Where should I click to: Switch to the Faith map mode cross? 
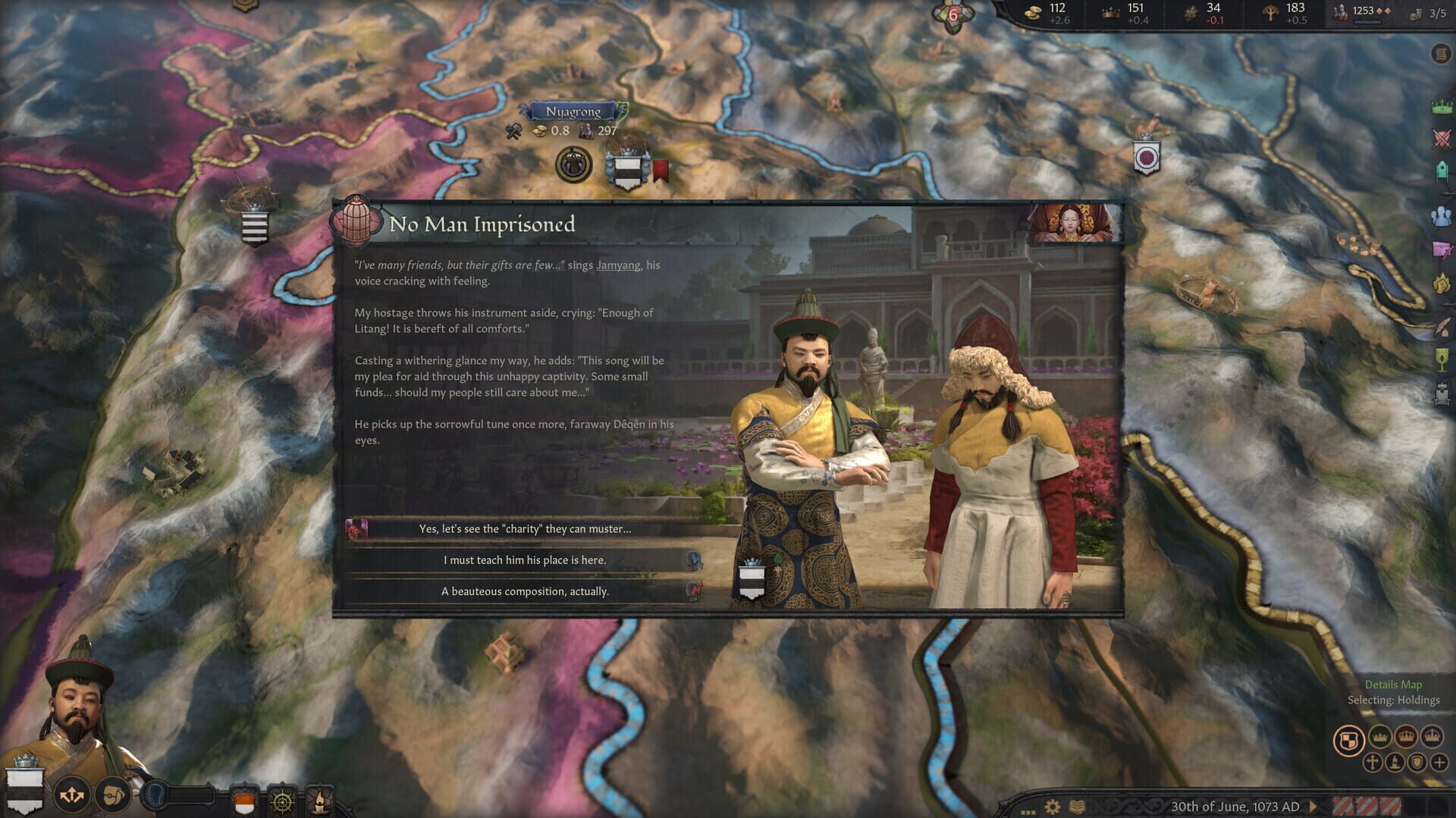tap(1372, 763)
